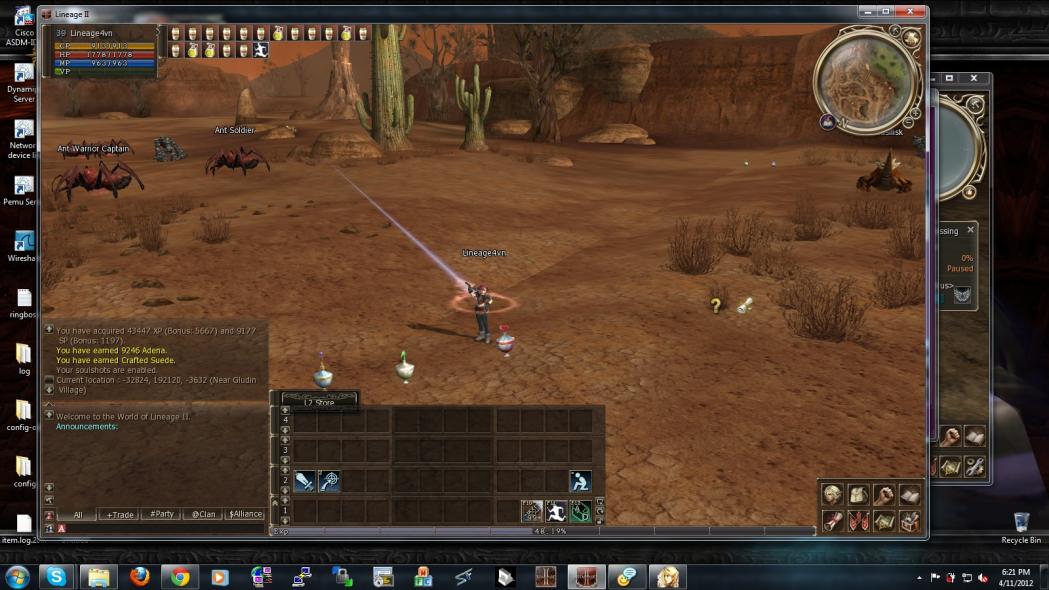This screenshot has width=1049, height=590.
Task: Activate the sword attack skill on hotbar
Action: 305,481
